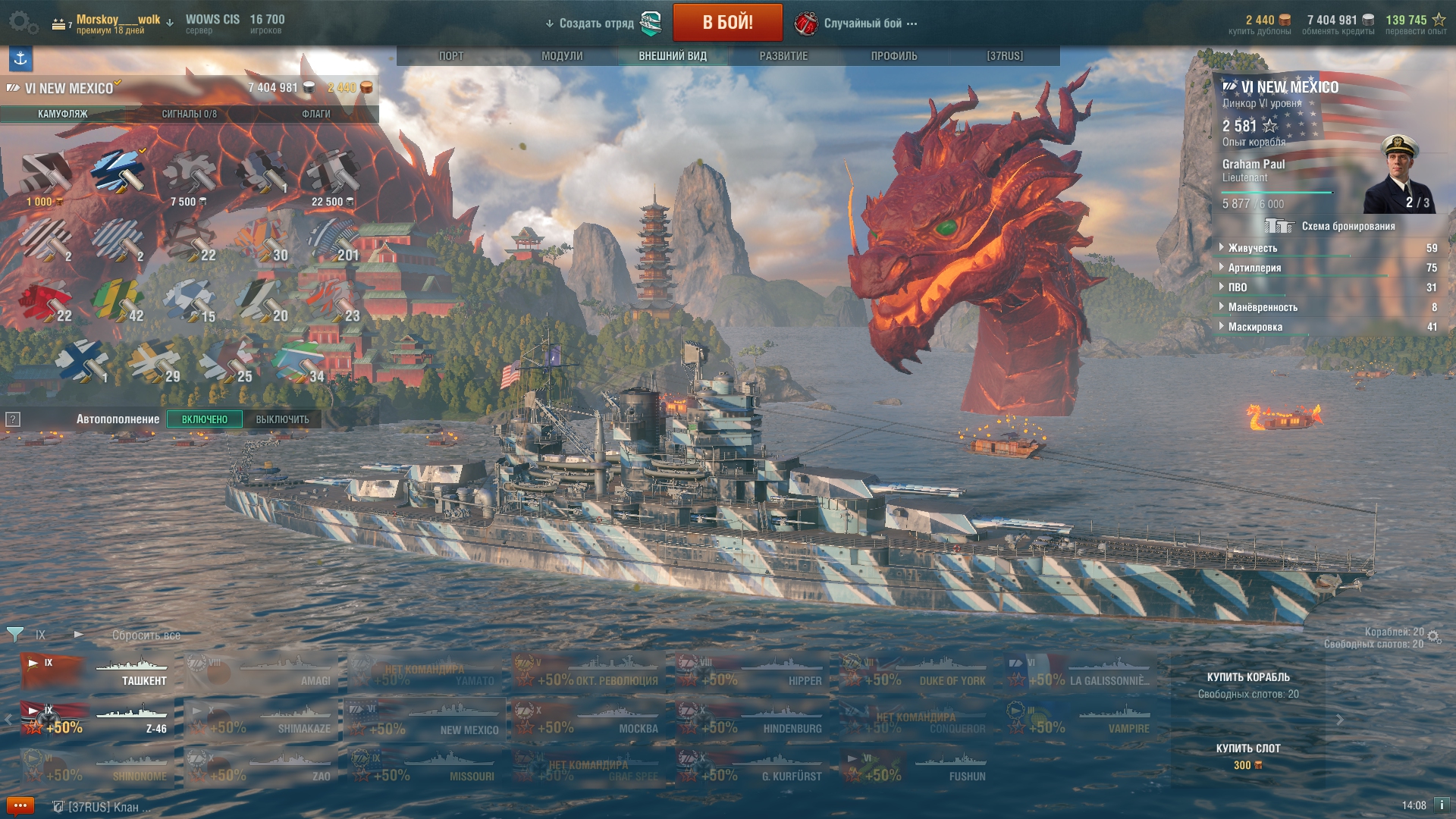This screenshot has width=1456, height=819.
Task: Click КУПИТЬ КОРАБЛЬ to buy a ship
Action: click(x=1247, y=677)
